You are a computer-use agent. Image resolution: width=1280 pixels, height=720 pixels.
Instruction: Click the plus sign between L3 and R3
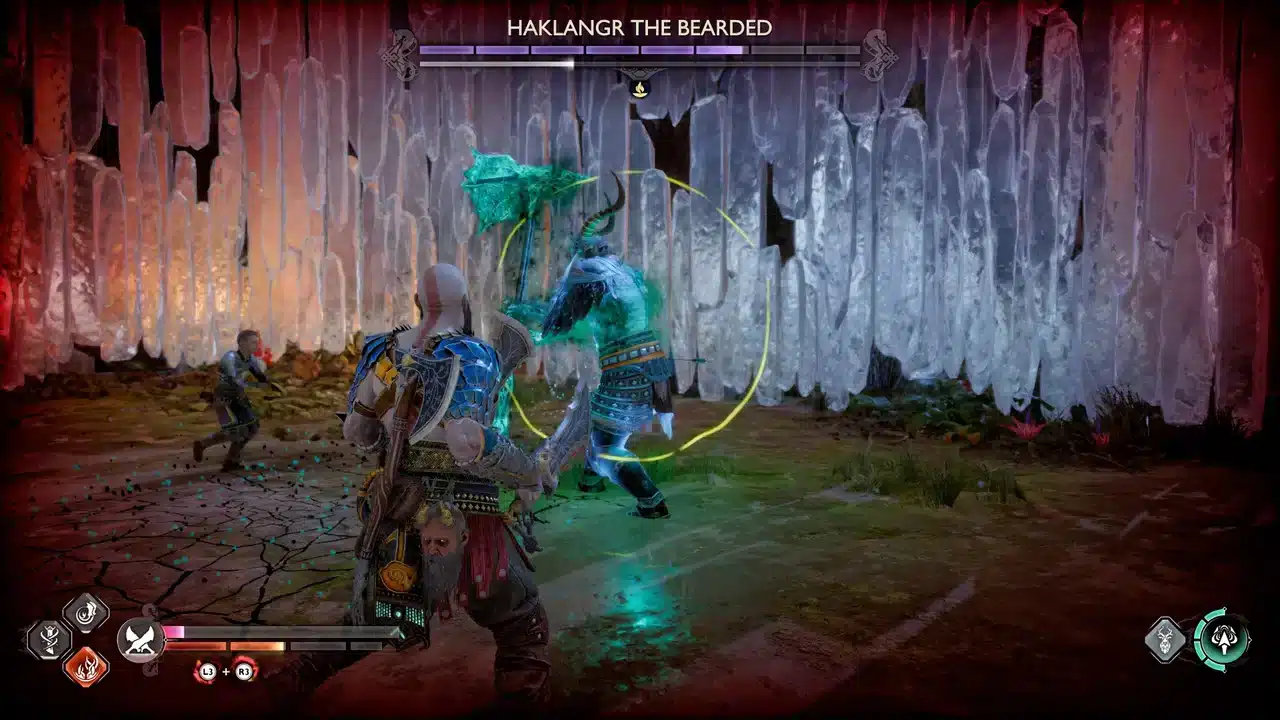coord(225,670)
